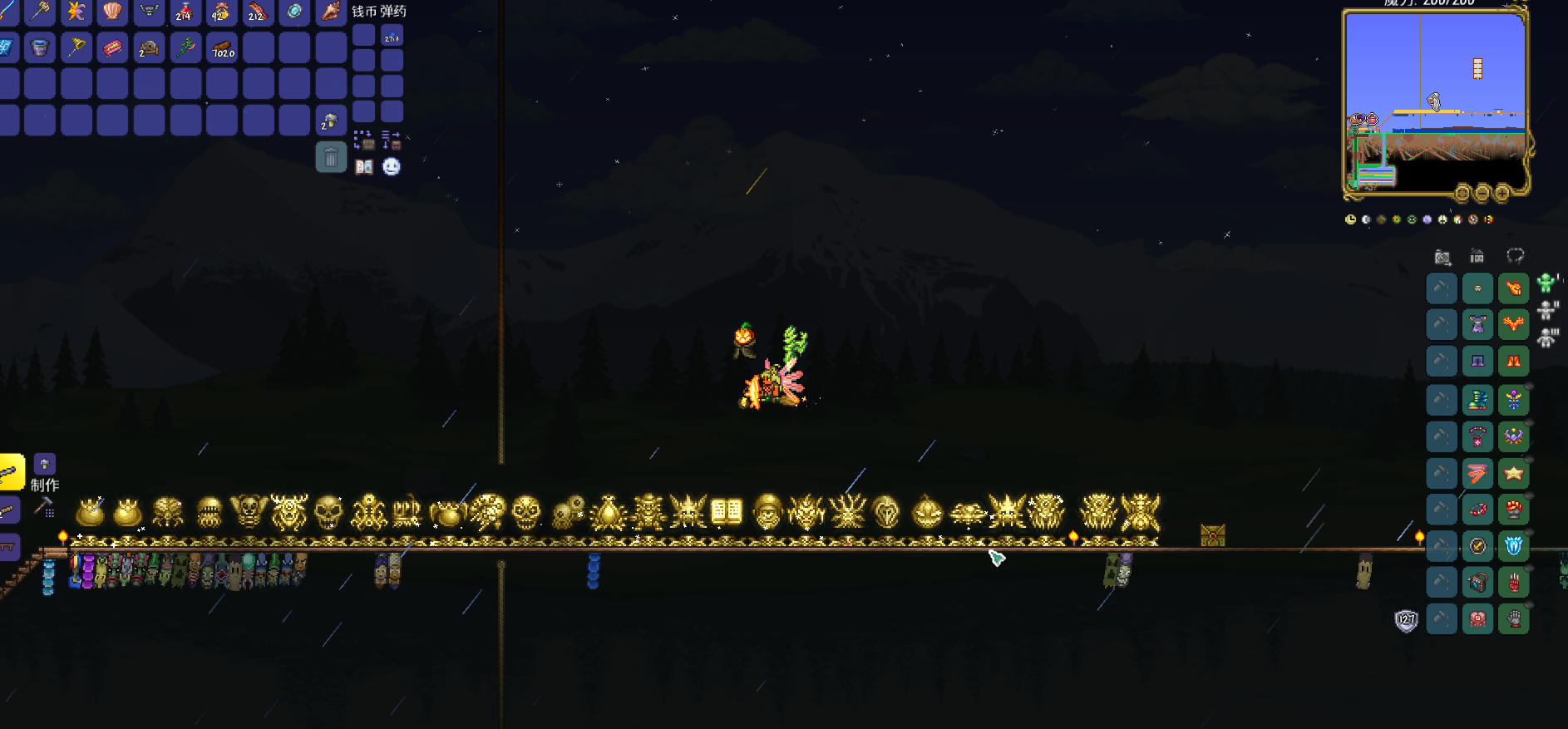Image resolution: width=1568 pixels, height=729 pixels.
Task: Select the conch shell item slot
Action: (330, 11)
